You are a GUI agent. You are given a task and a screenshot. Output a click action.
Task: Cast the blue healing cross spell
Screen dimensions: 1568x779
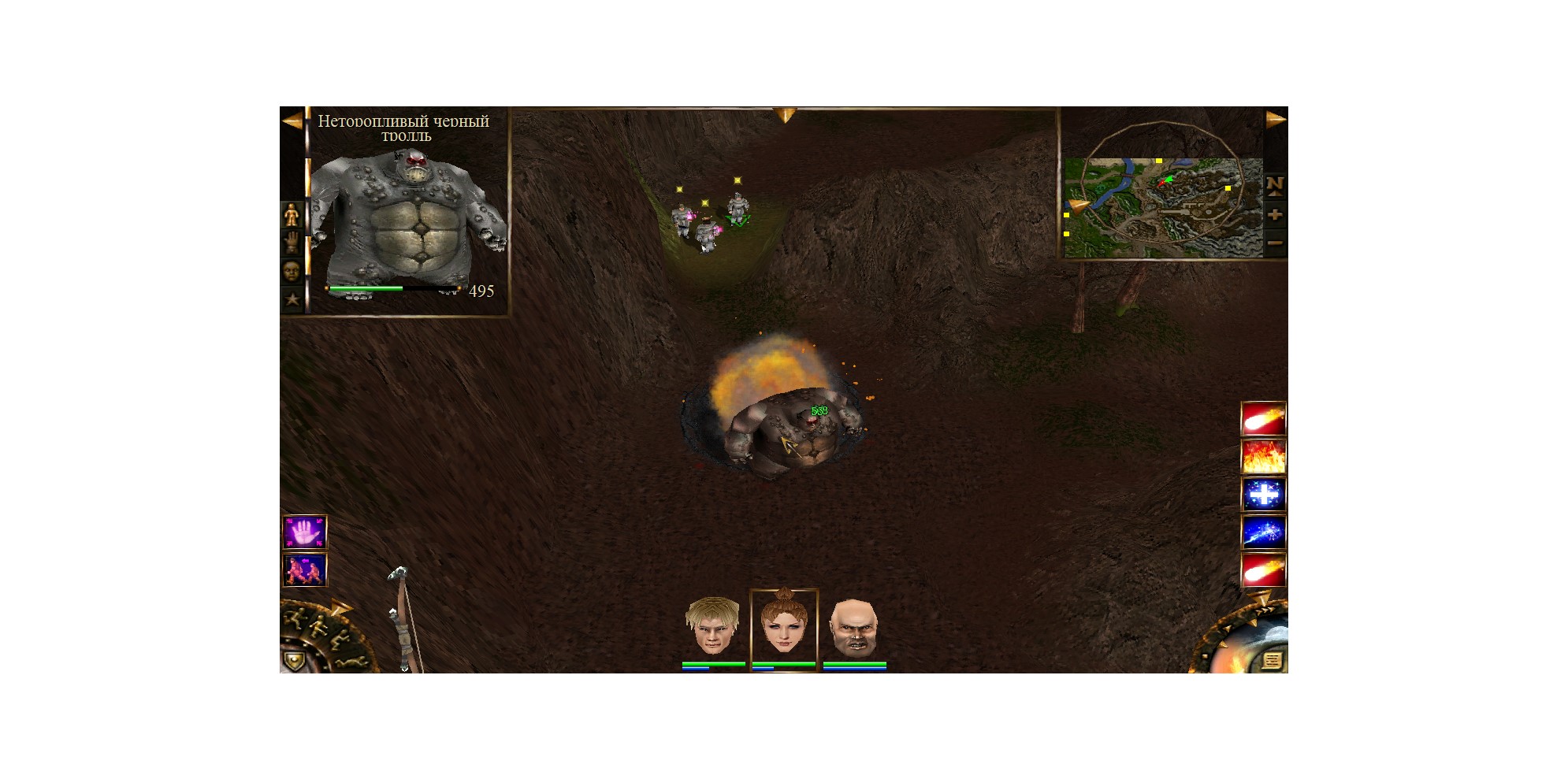(1263, 495)
